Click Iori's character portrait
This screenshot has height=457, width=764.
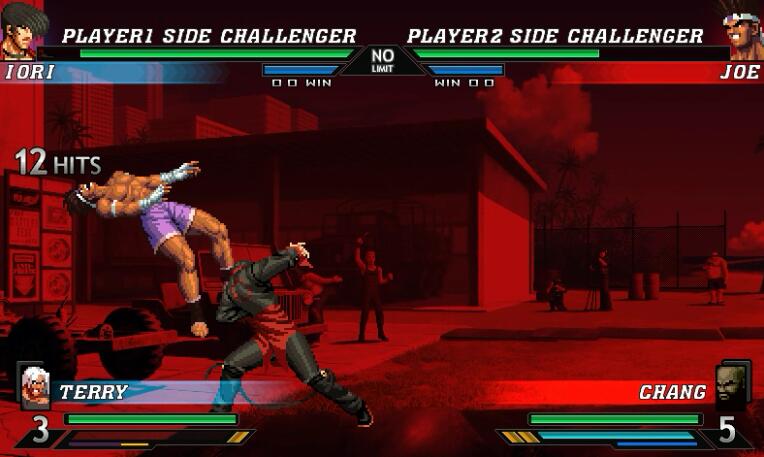[x=22, y=30]
